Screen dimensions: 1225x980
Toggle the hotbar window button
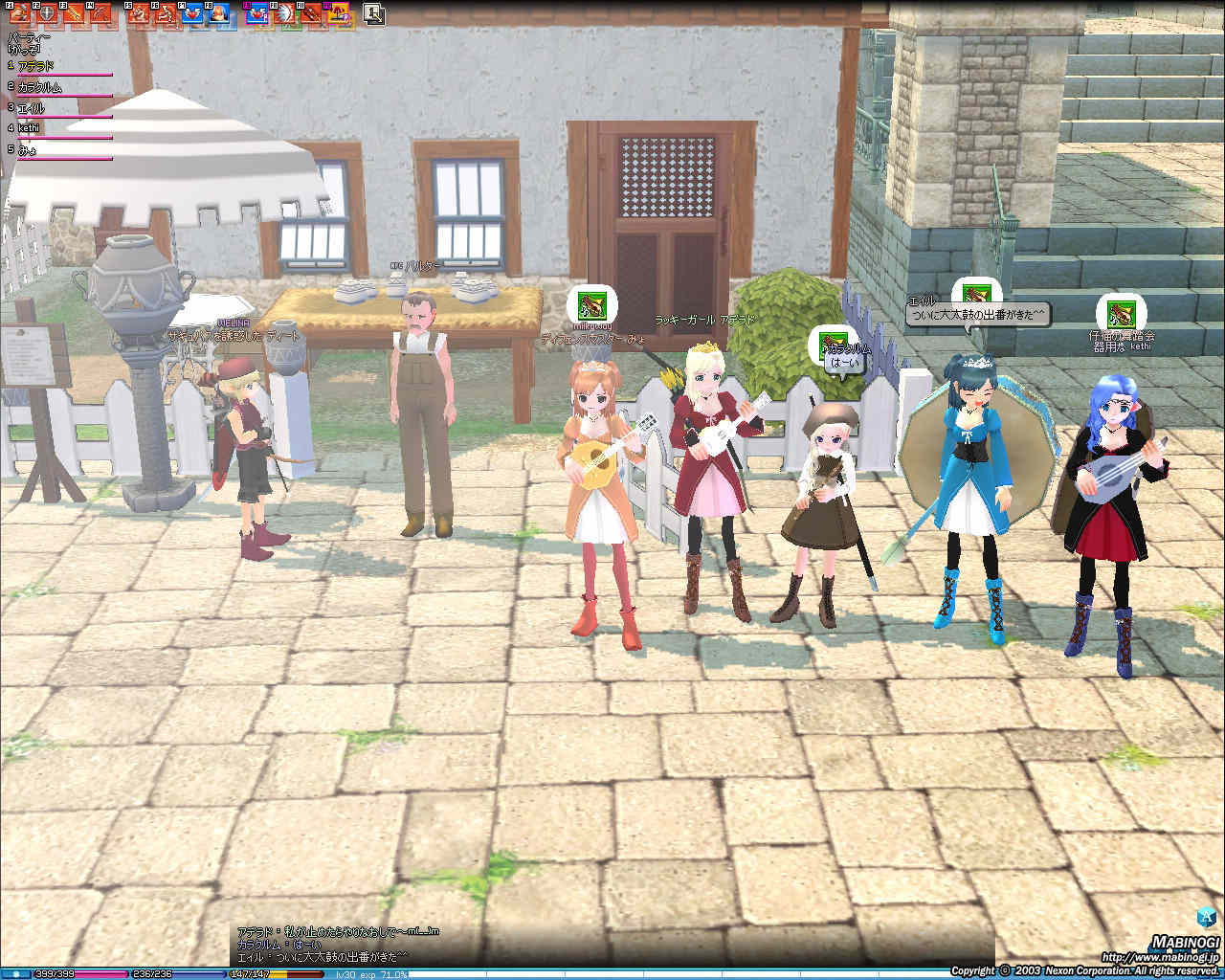coord(373,13)
